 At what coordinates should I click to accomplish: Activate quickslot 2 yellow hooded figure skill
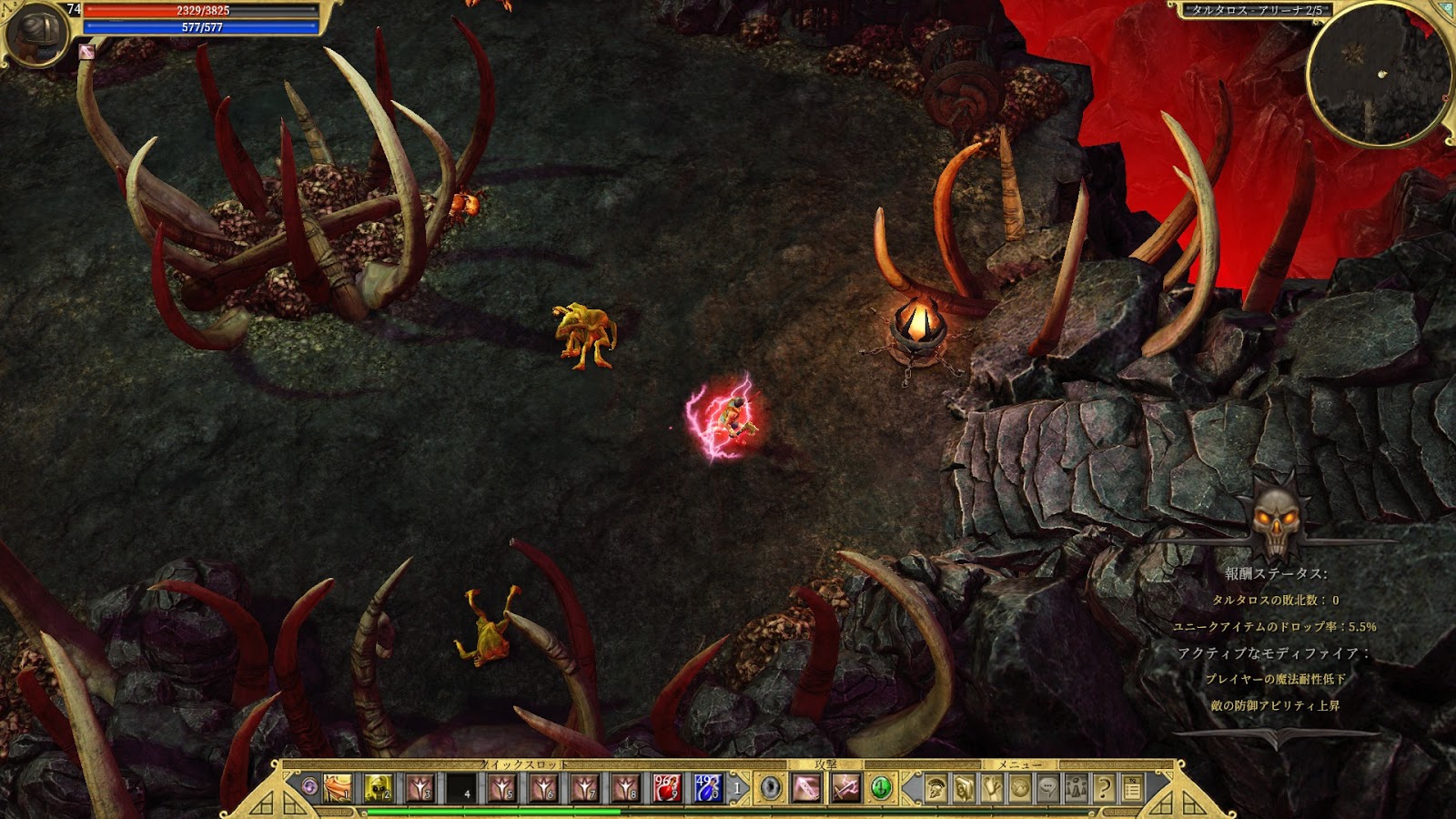[379, 787]
